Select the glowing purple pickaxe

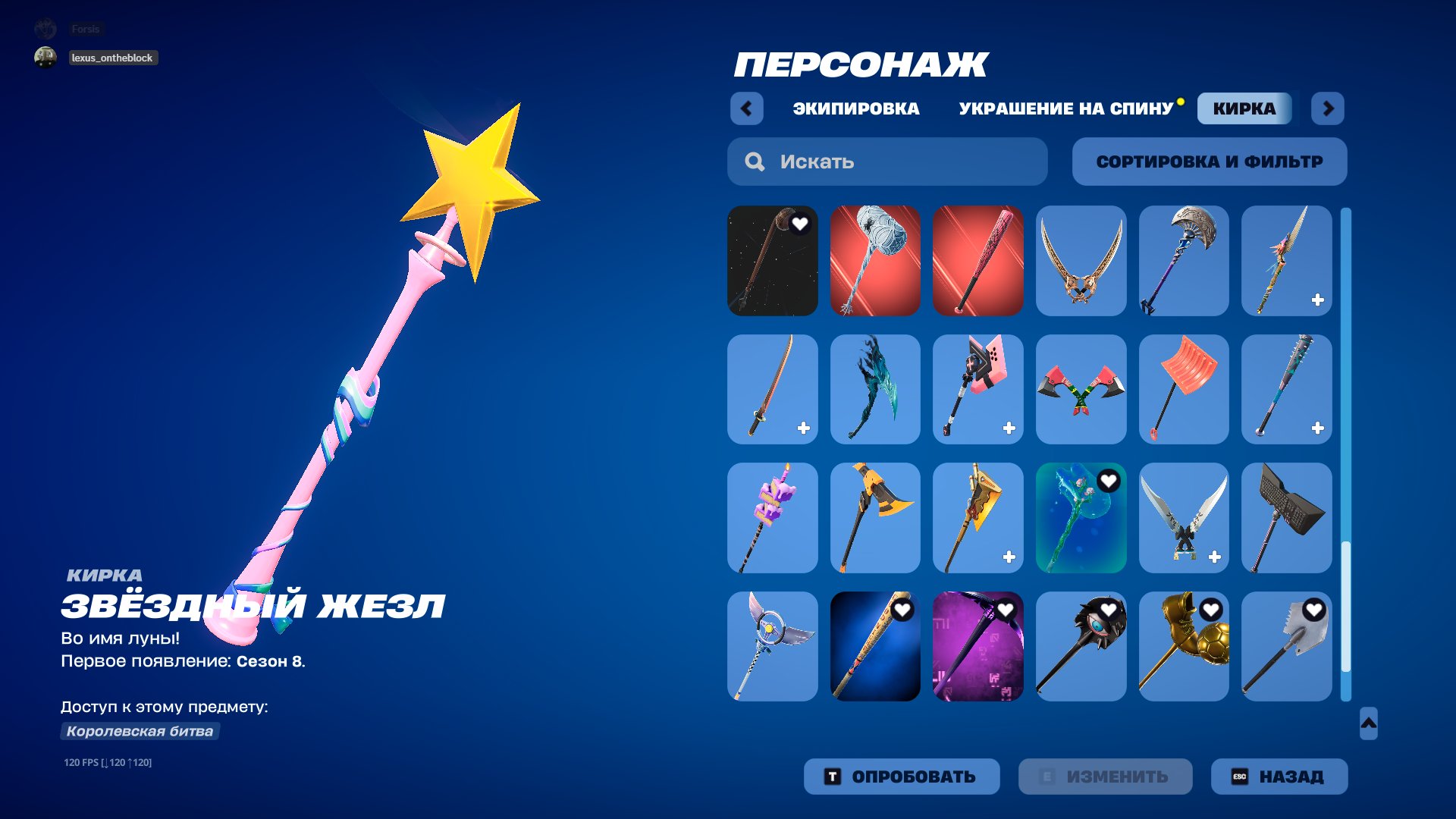[x=978, y=645]
